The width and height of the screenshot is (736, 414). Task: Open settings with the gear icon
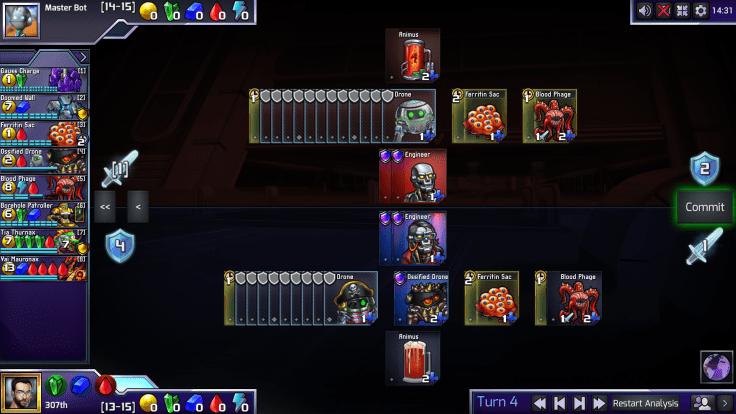pyautogui.click(x=701, y=11)
